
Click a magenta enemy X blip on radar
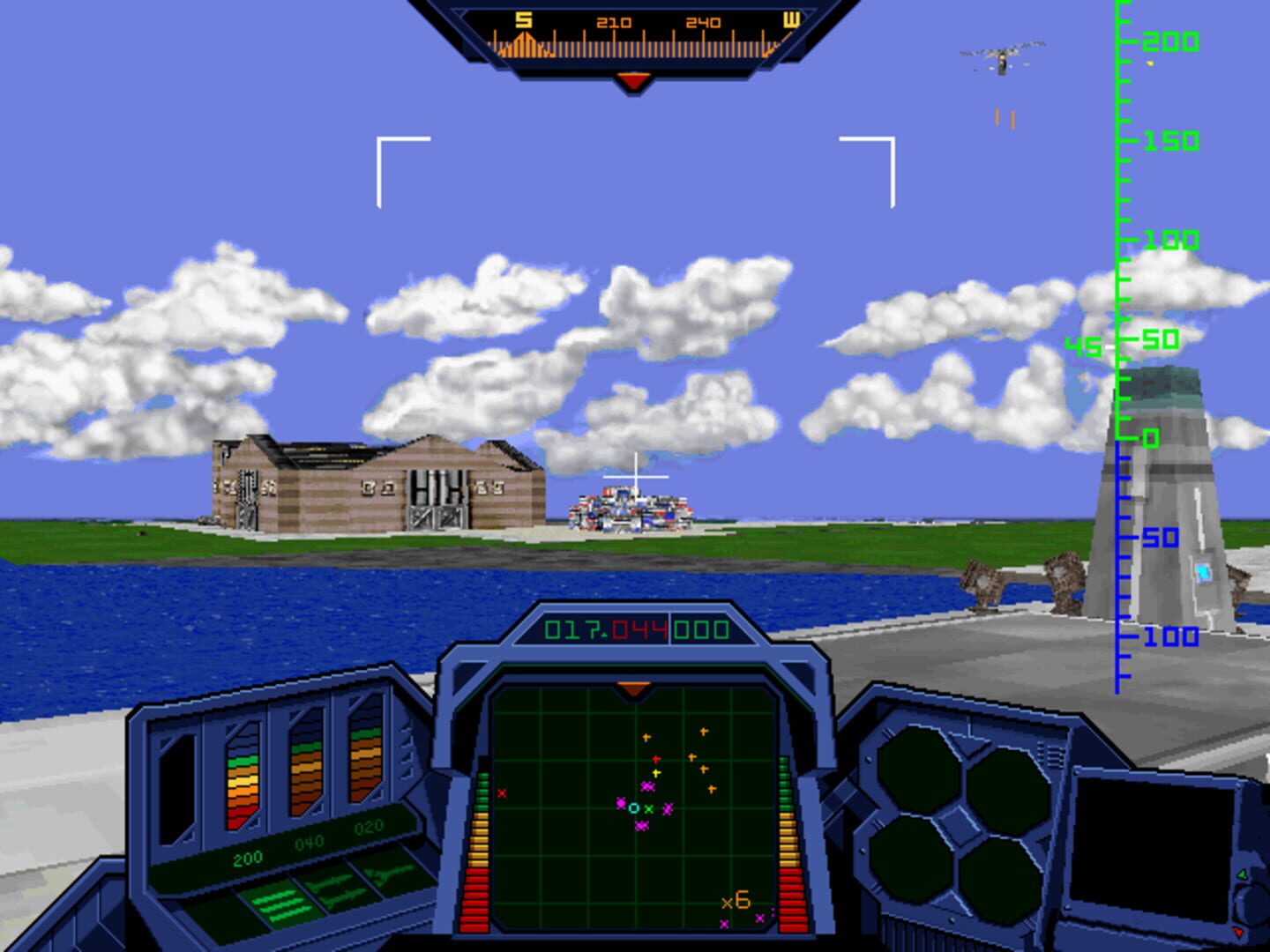click(668, 809)
